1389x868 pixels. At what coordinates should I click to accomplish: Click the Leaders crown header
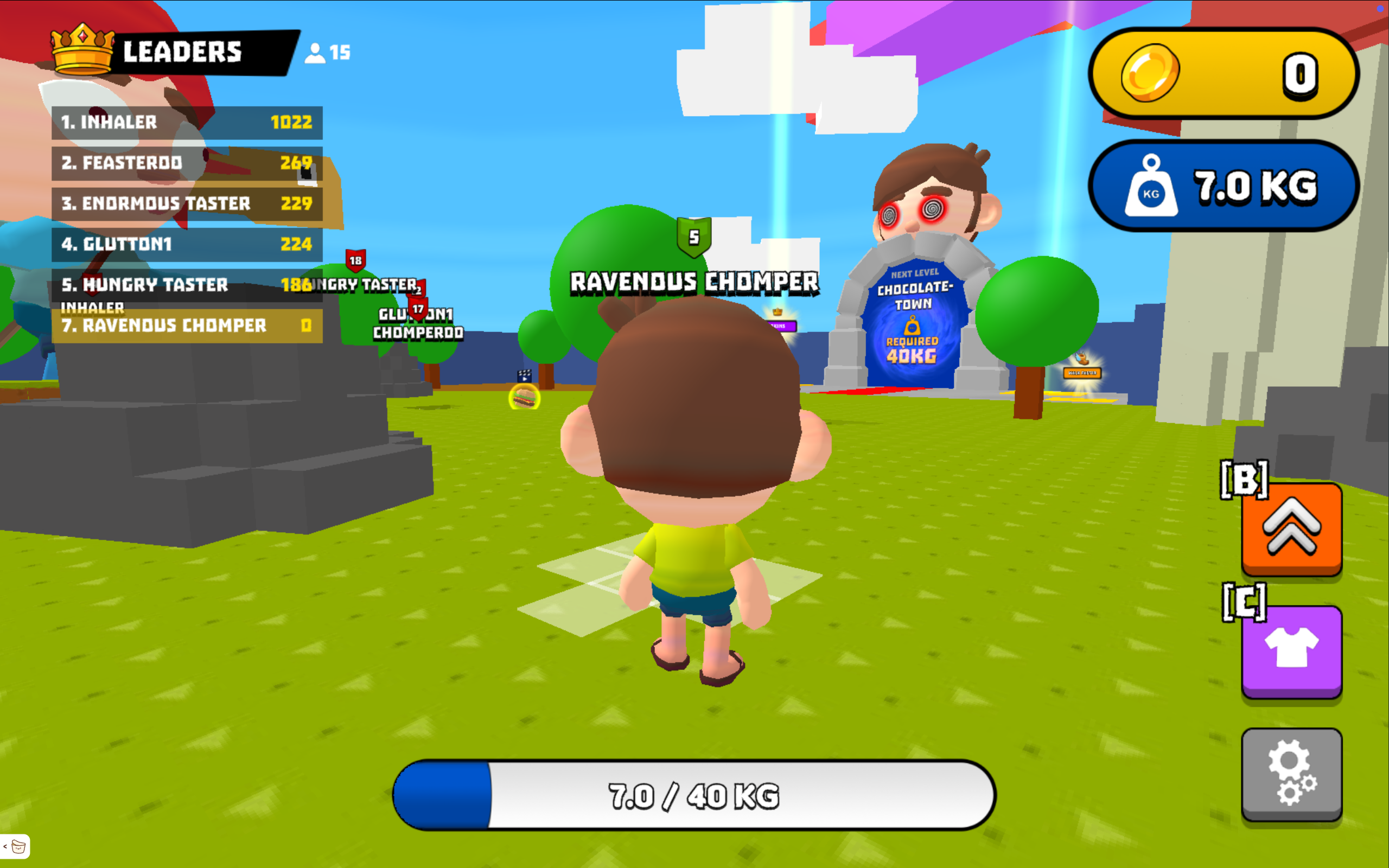point(172,52)
